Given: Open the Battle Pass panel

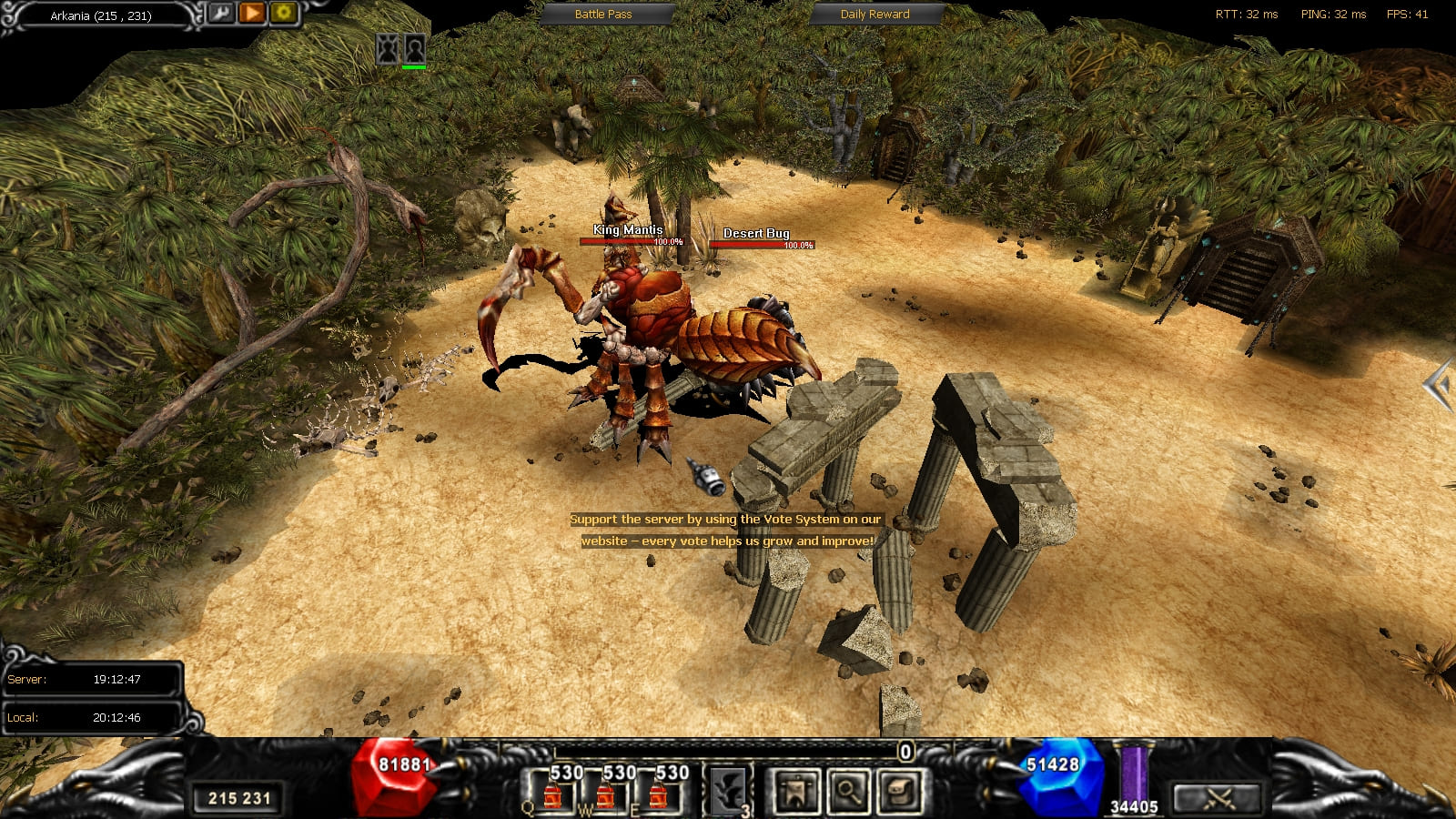Looking at the screenshot, I should pos(603,14).
